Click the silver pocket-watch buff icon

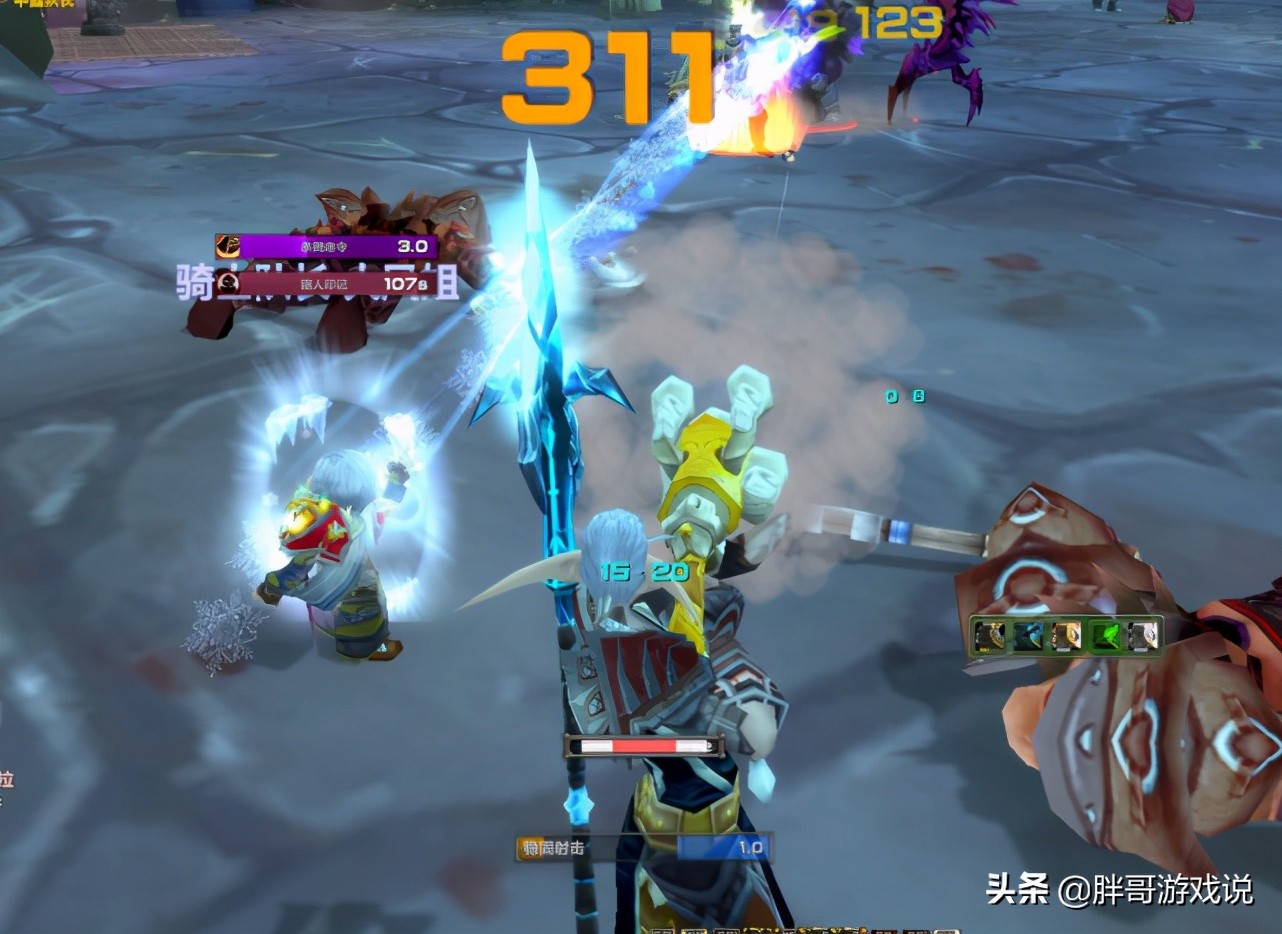click(x=1142, y=635)
